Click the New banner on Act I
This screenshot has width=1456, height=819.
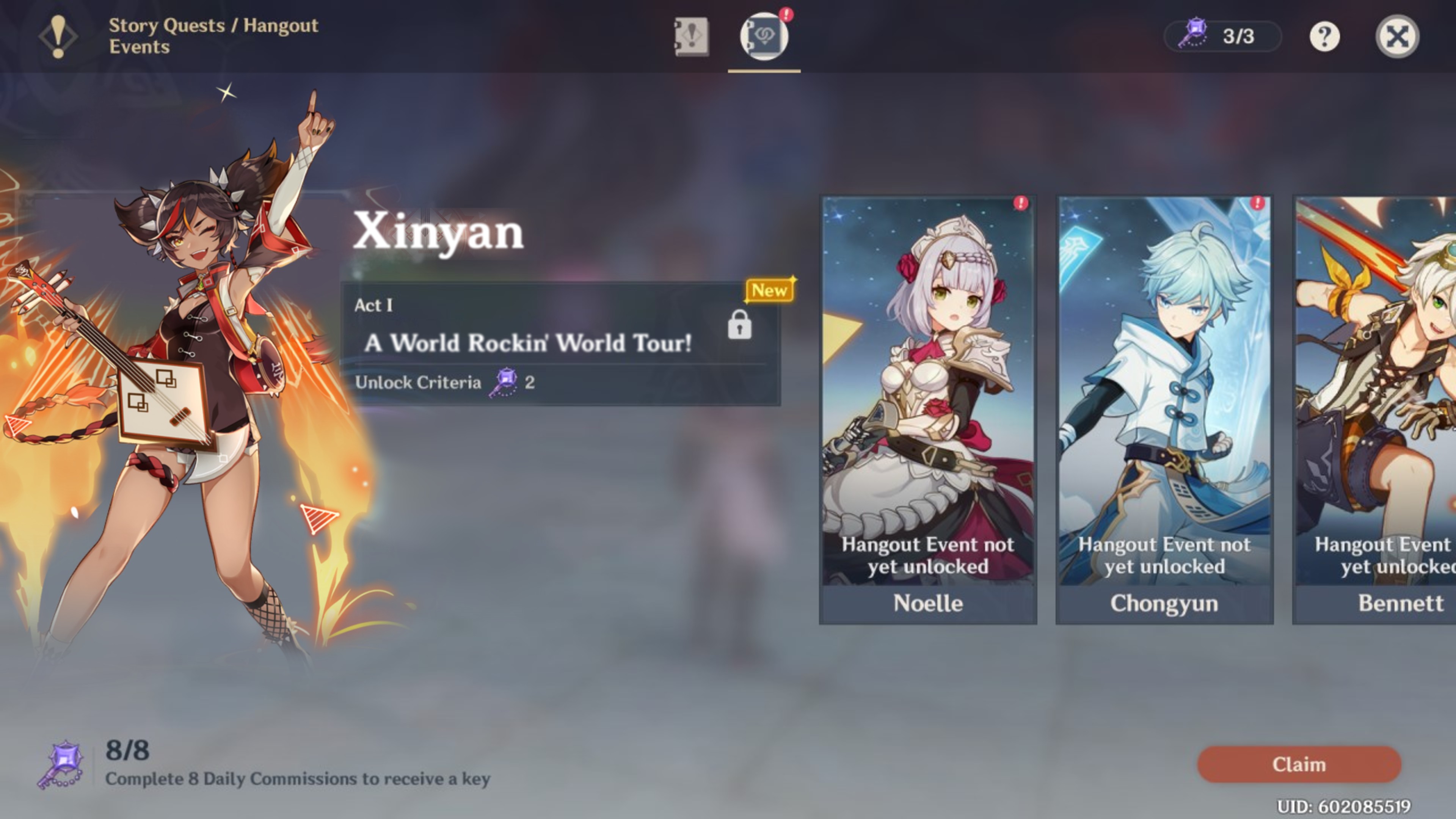coord(769,290)
